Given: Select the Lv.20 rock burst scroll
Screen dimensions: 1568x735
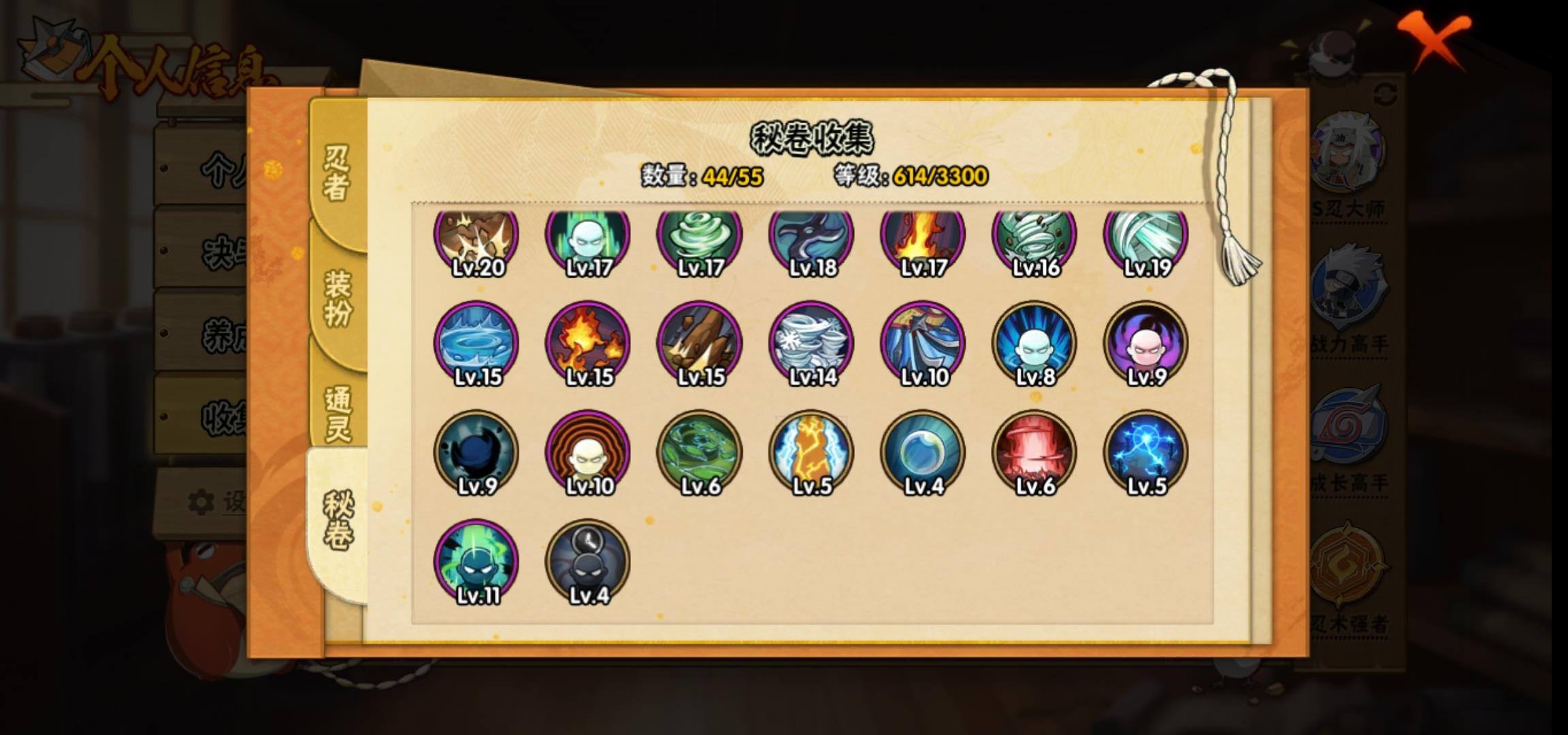Looking at the screenshot, I should point(476,238).
